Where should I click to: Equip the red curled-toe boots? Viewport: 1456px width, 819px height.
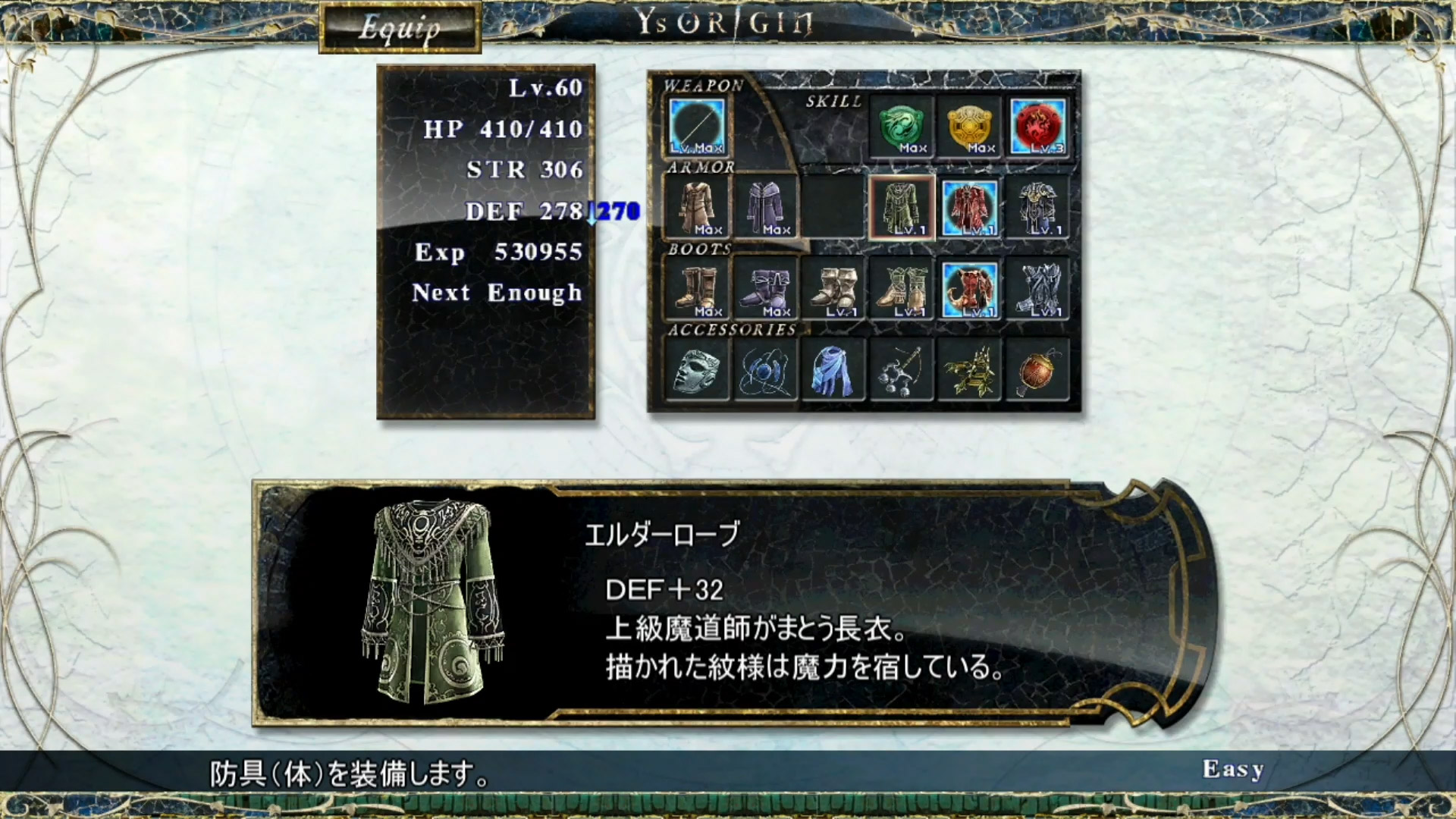click(x=970, y=289)
